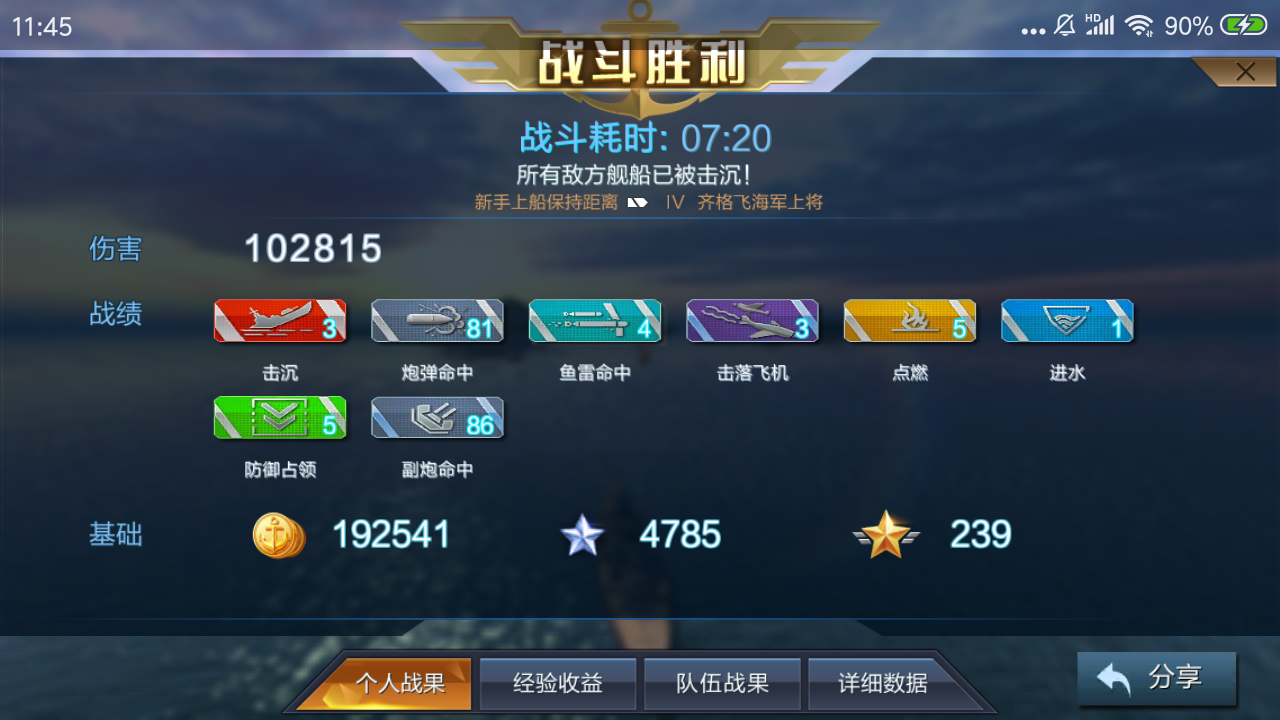
Task: Open the 队伍战果 team results tab
Action: pyautogui.click(x=722, y=684)
